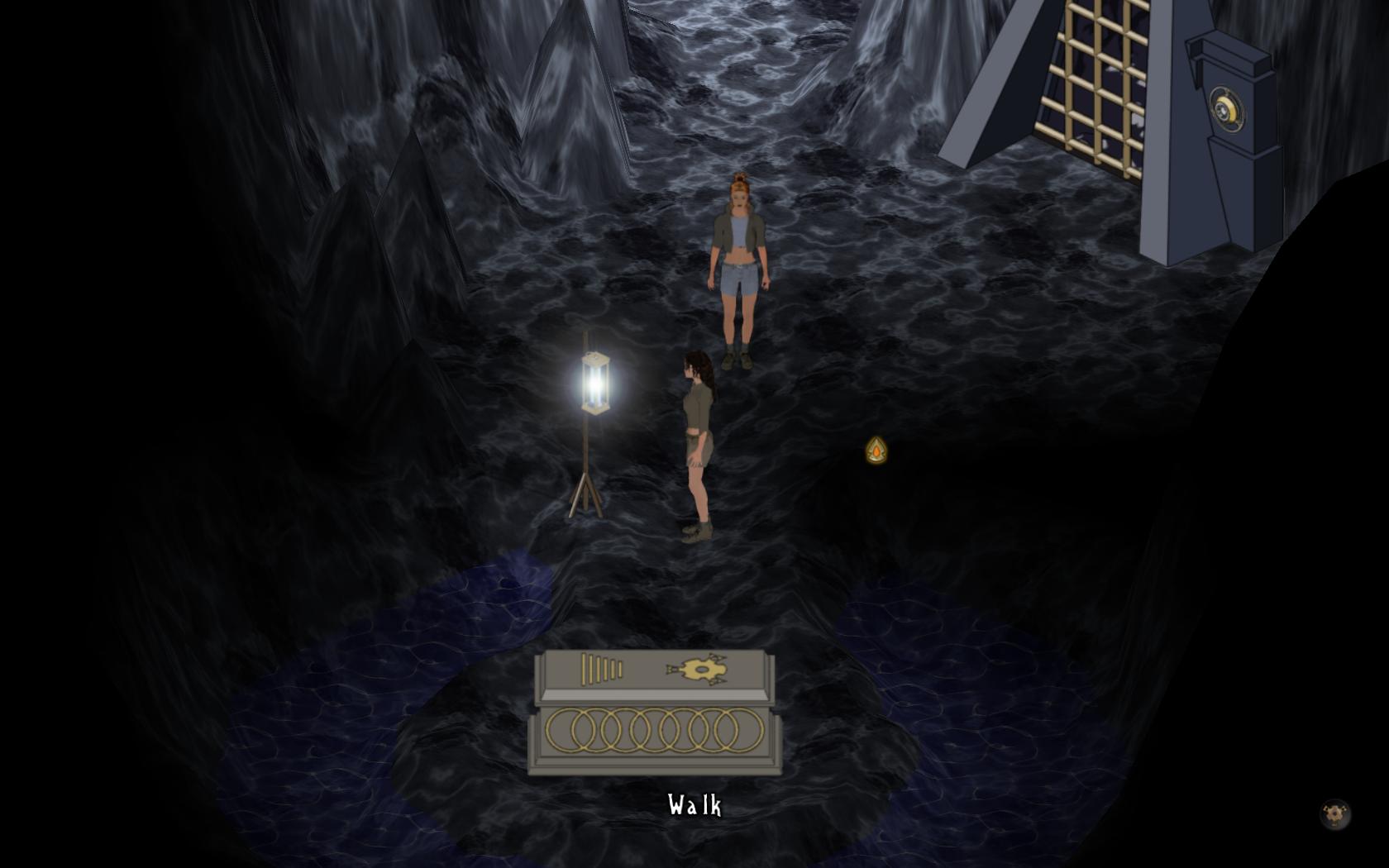Click the Walk action label

click(694, 806)
